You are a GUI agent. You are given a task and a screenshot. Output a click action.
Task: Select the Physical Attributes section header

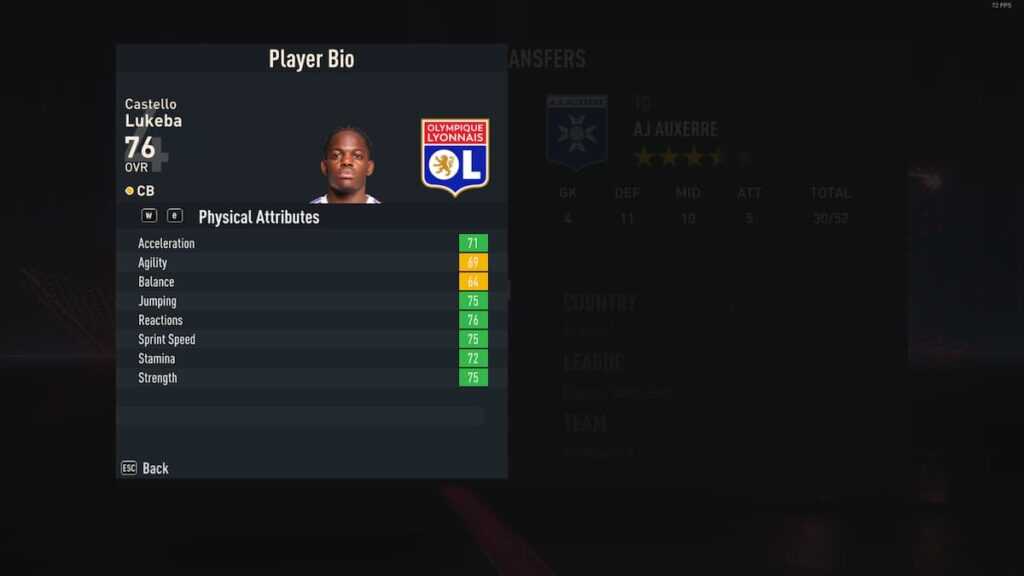click(x=259, y=217)
